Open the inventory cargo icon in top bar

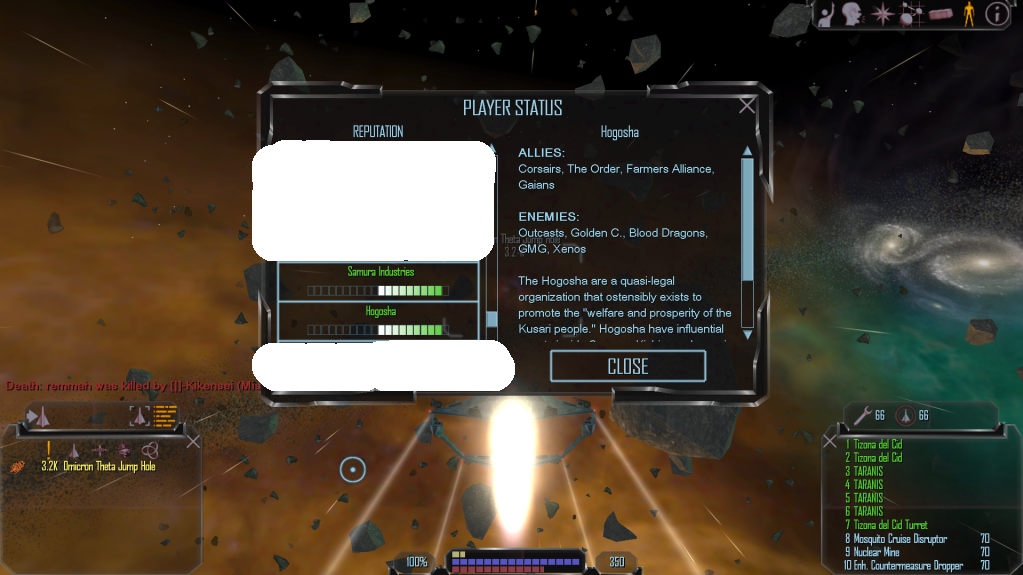tap(941, 14)
